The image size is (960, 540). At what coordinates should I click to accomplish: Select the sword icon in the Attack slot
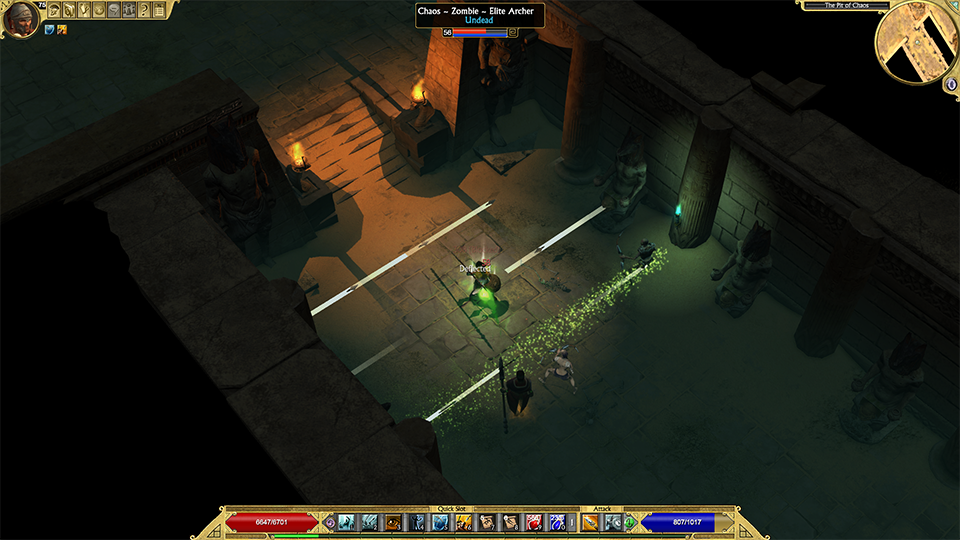[x=589, y=522]
